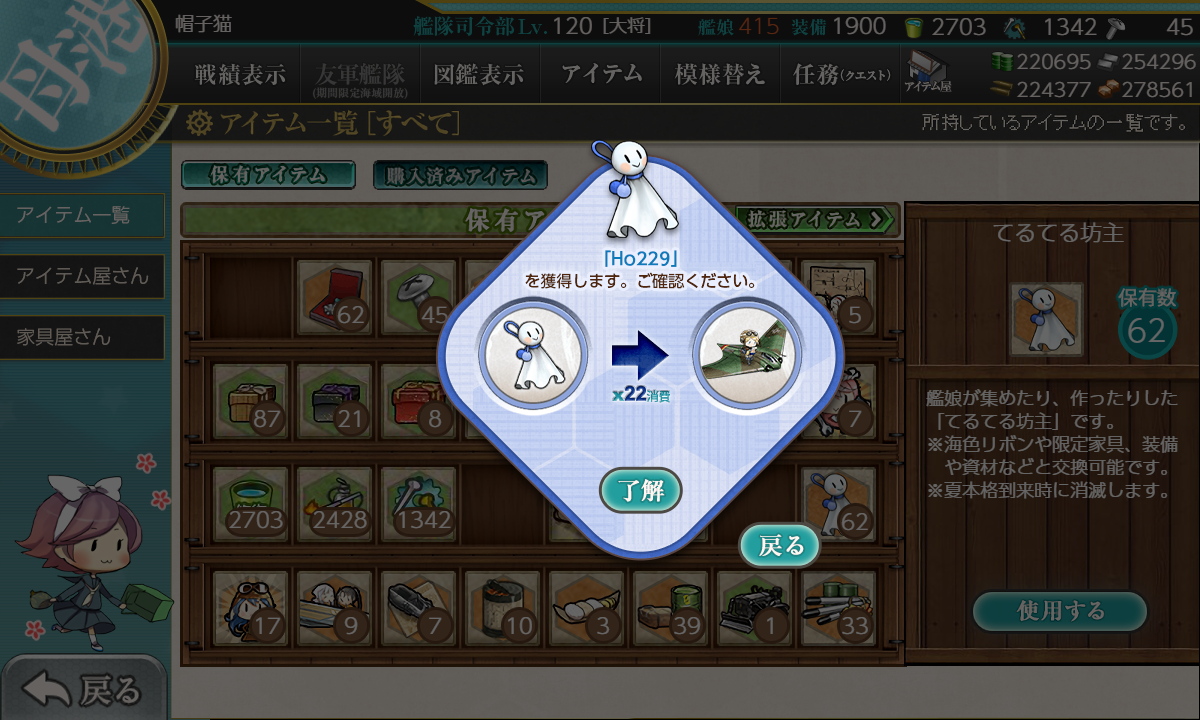1200x720 pixels.
Task: Choose アイテム一覧 in the left sidebar
Action: click(82, 215)
